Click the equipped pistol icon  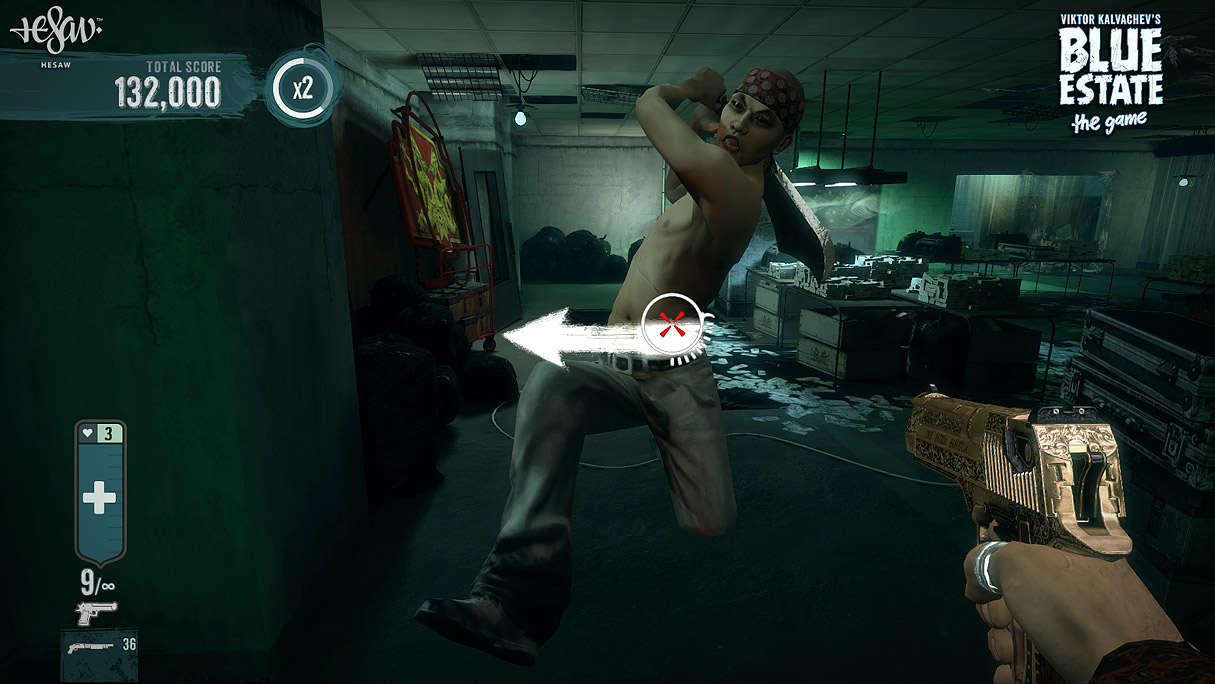coord(97,611)
